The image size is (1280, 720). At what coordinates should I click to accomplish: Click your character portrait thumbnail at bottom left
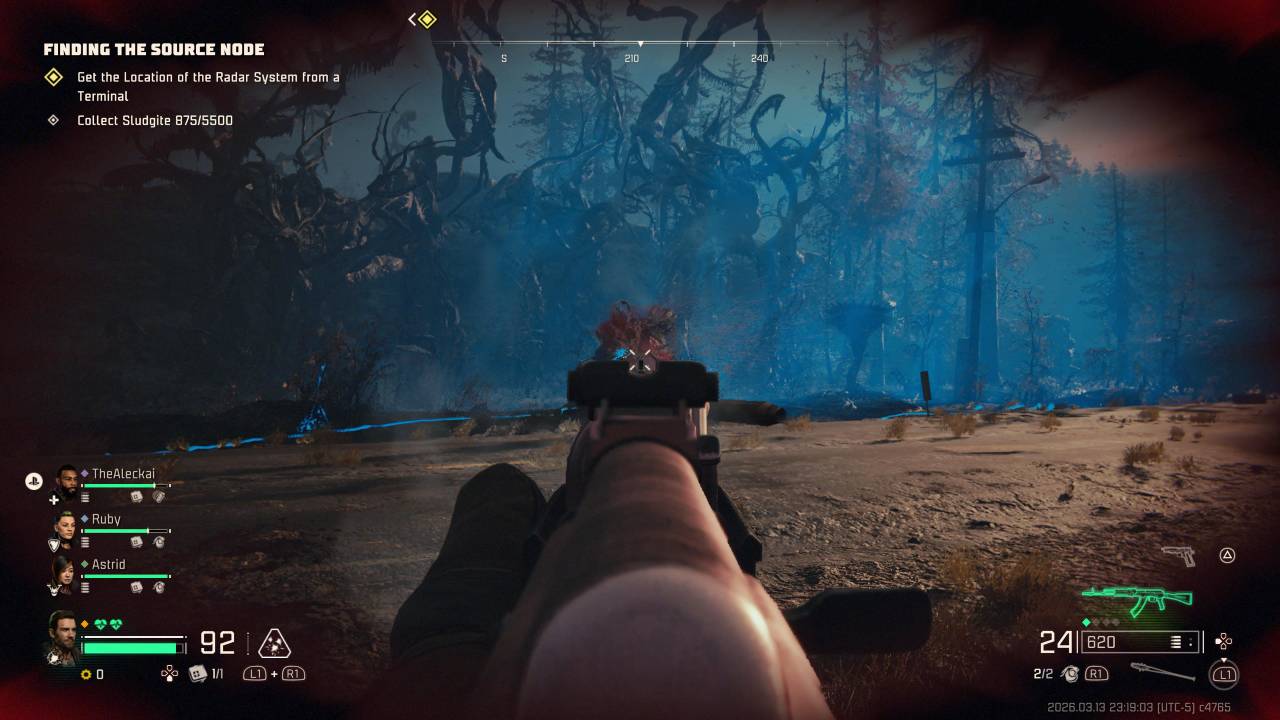pyautogui.click(x=64, y=638)
